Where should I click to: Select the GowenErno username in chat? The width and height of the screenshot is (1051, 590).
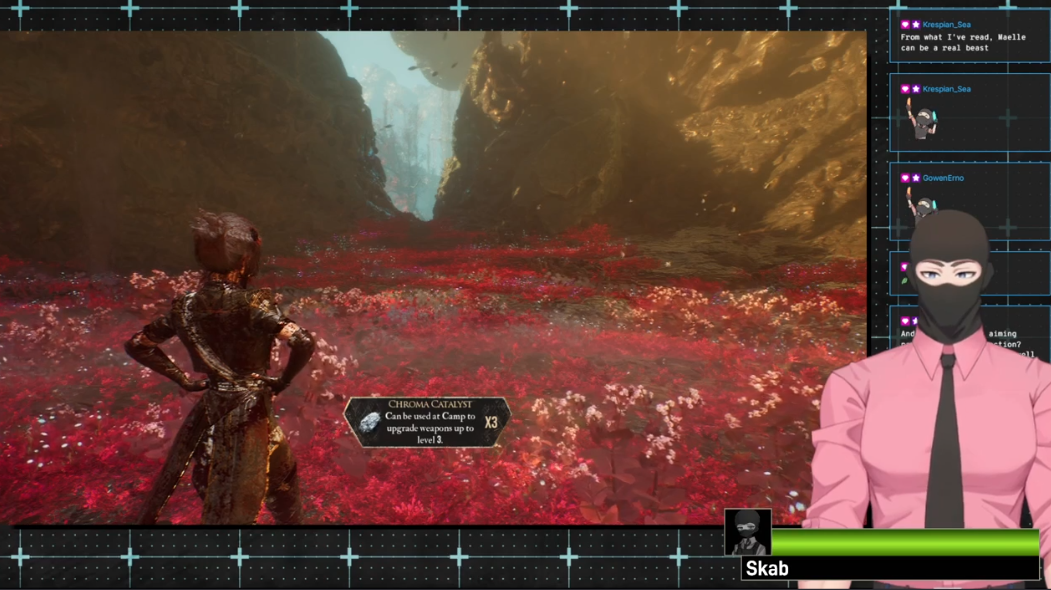pyautogui.click(x=943, y=178)
